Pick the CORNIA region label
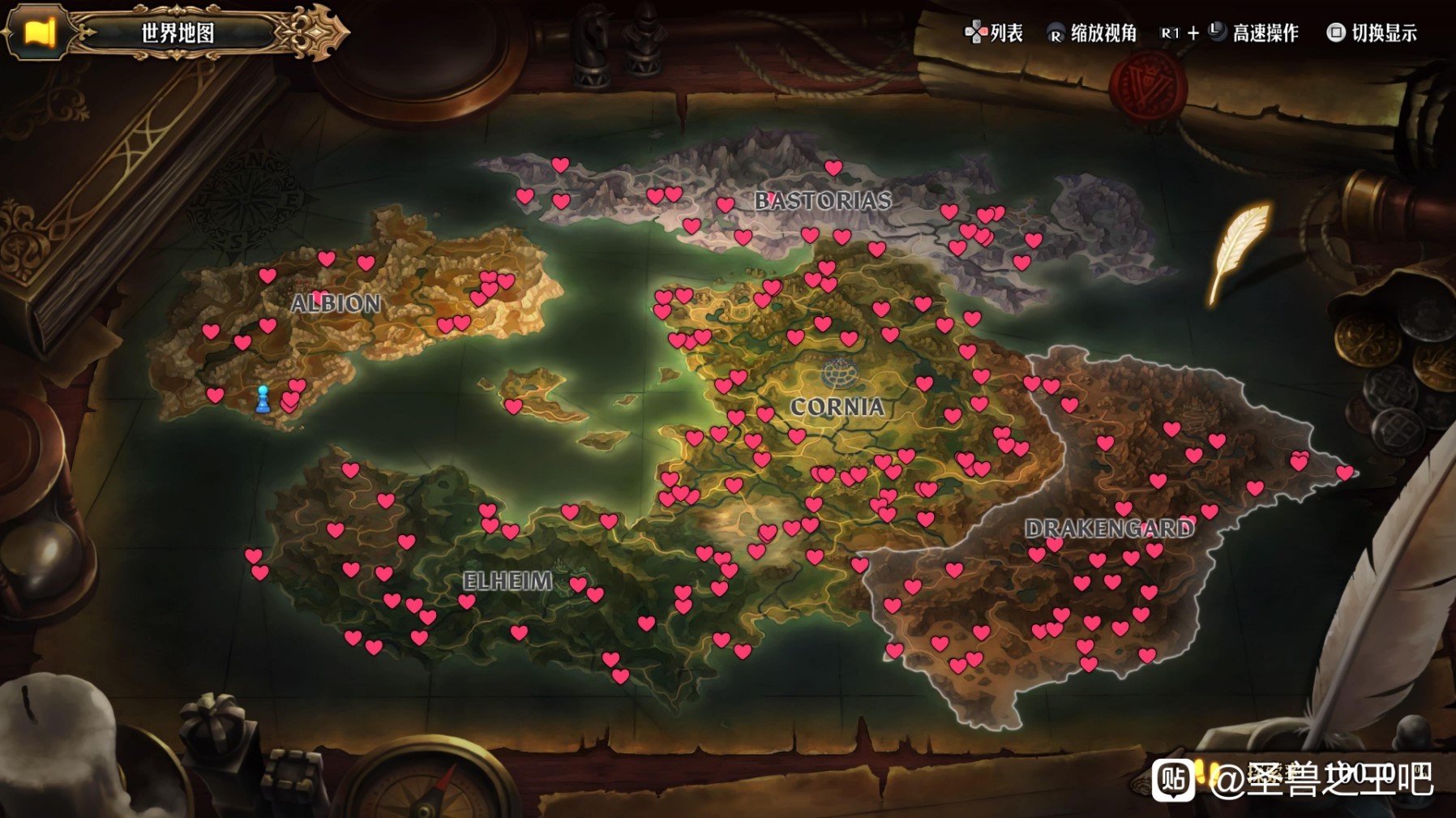The width and height of the screenshot is (1456, 818). 837,406
